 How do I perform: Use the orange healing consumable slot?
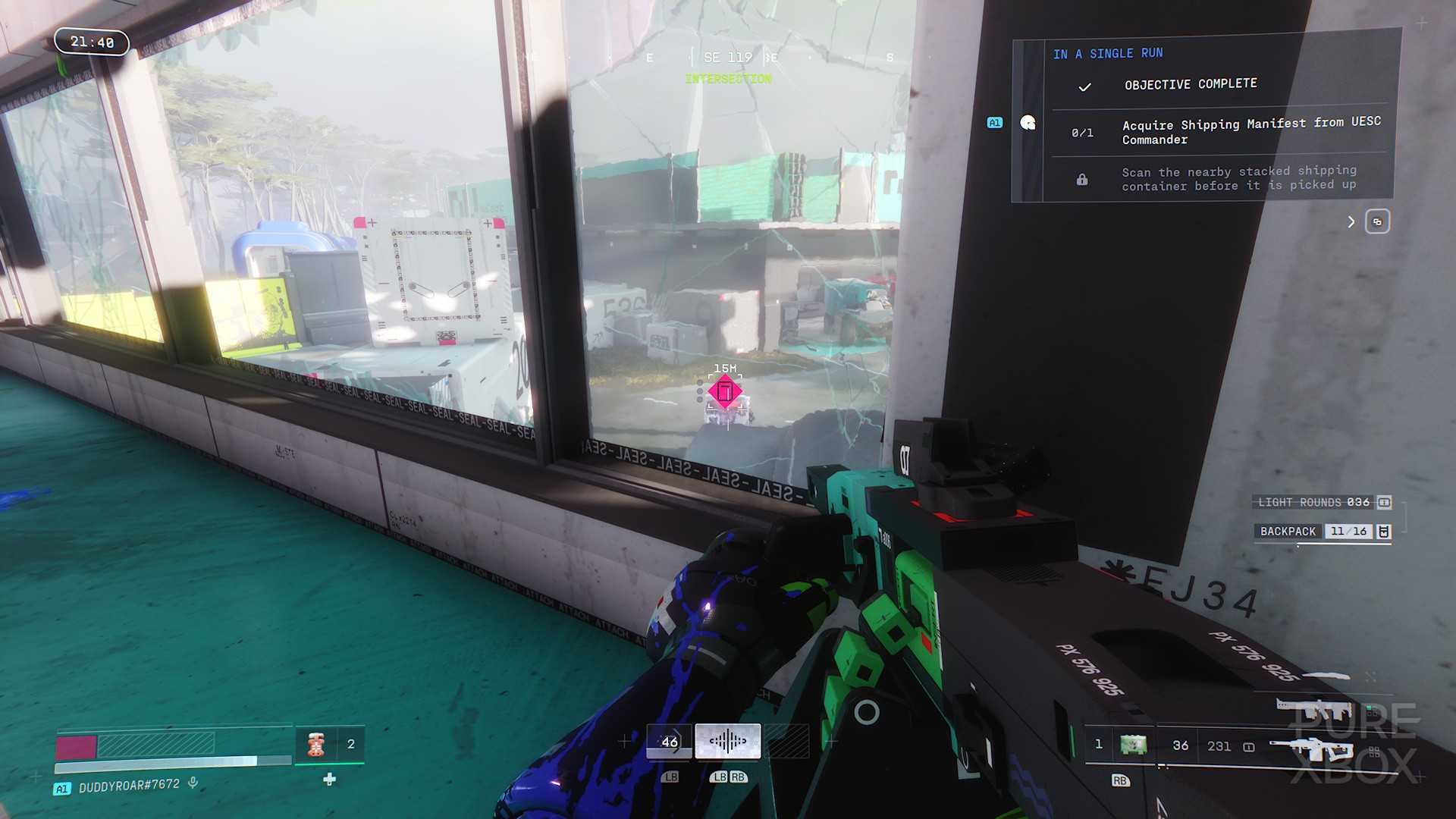click(x=316, y=745)
